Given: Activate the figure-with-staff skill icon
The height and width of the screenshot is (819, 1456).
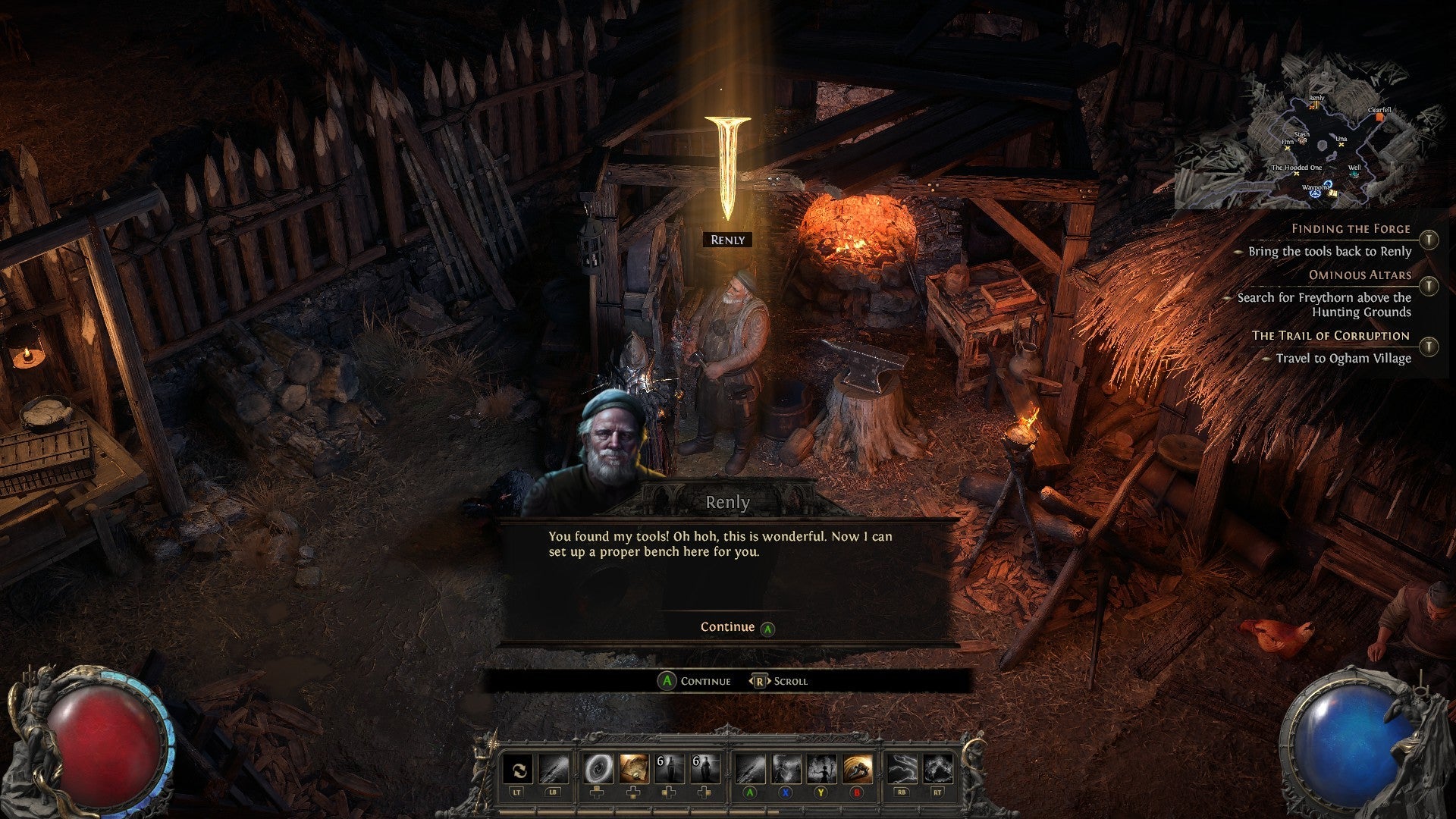Looking at the screenshot, I should click(x=821, y=770).
